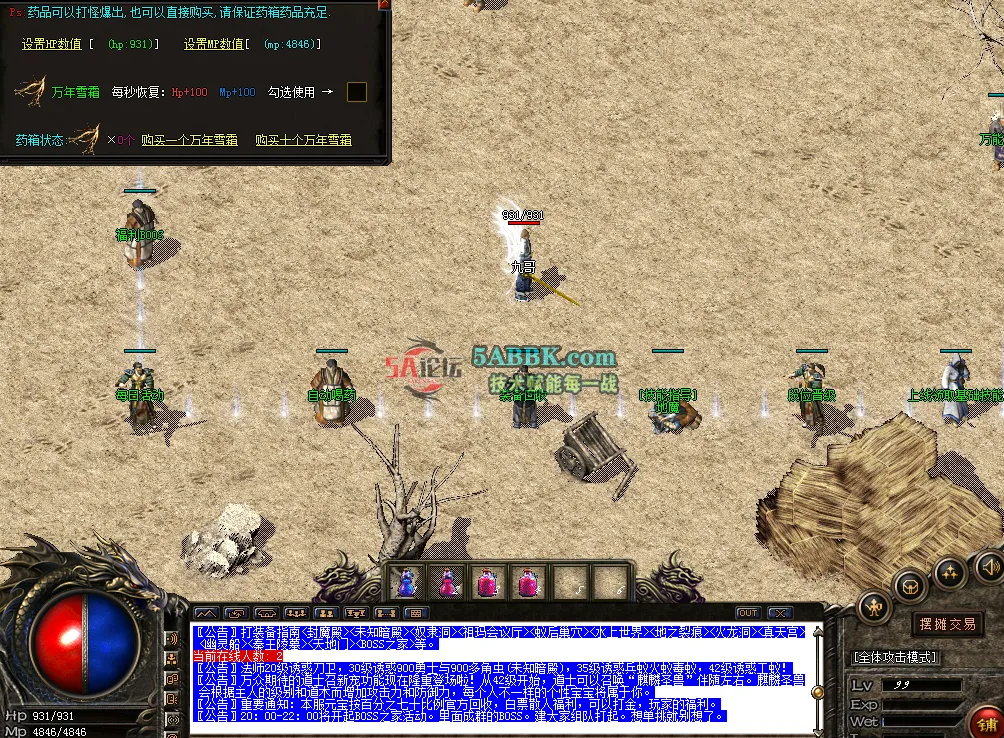Click the X button above chat

(779, 613)
